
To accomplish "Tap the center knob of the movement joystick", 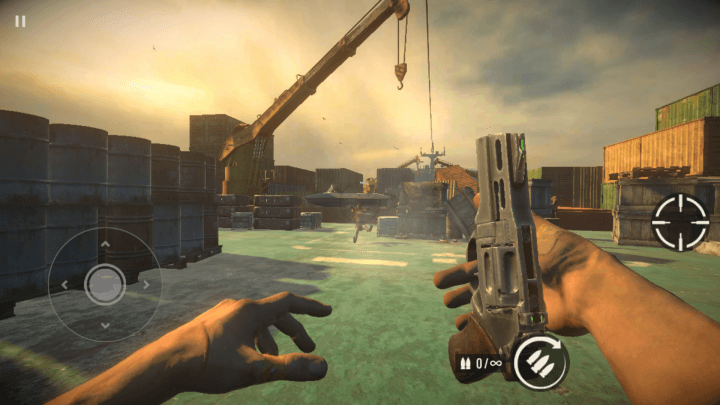I will (105, 284).
